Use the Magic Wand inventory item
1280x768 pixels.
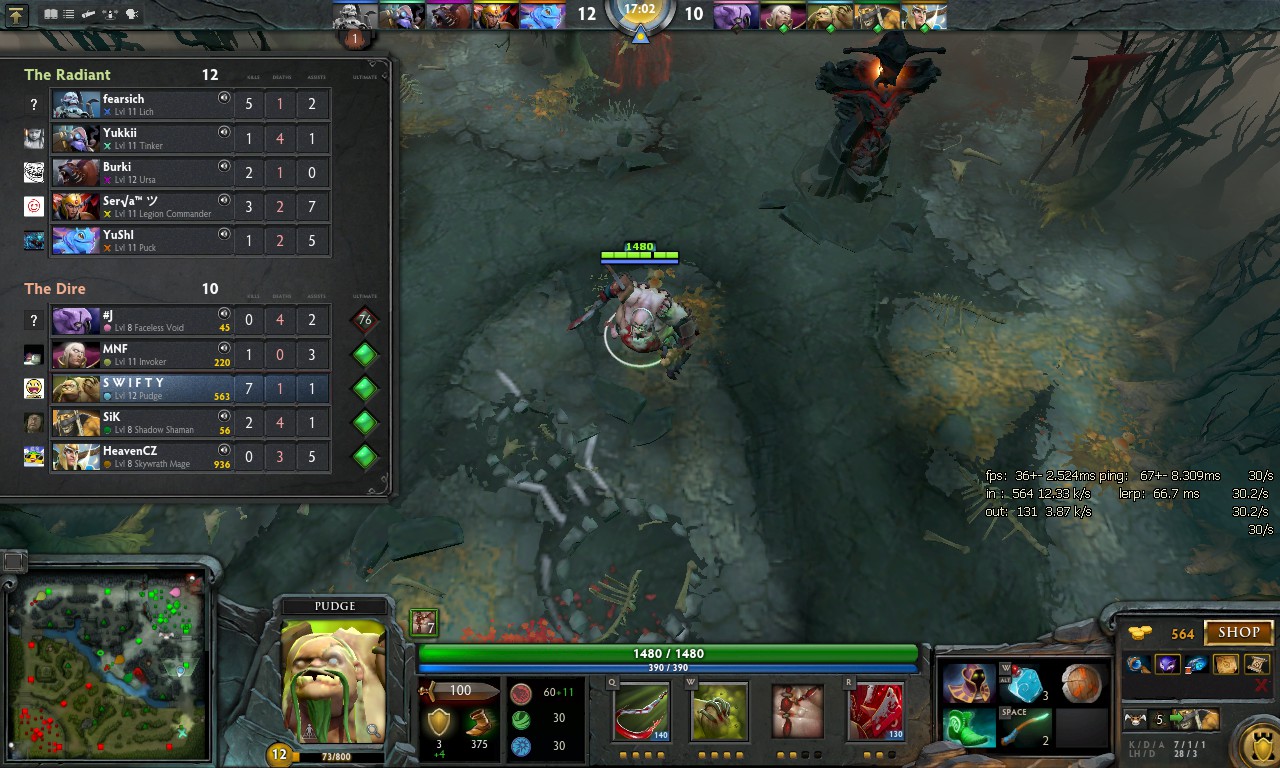pos(1025,728)
